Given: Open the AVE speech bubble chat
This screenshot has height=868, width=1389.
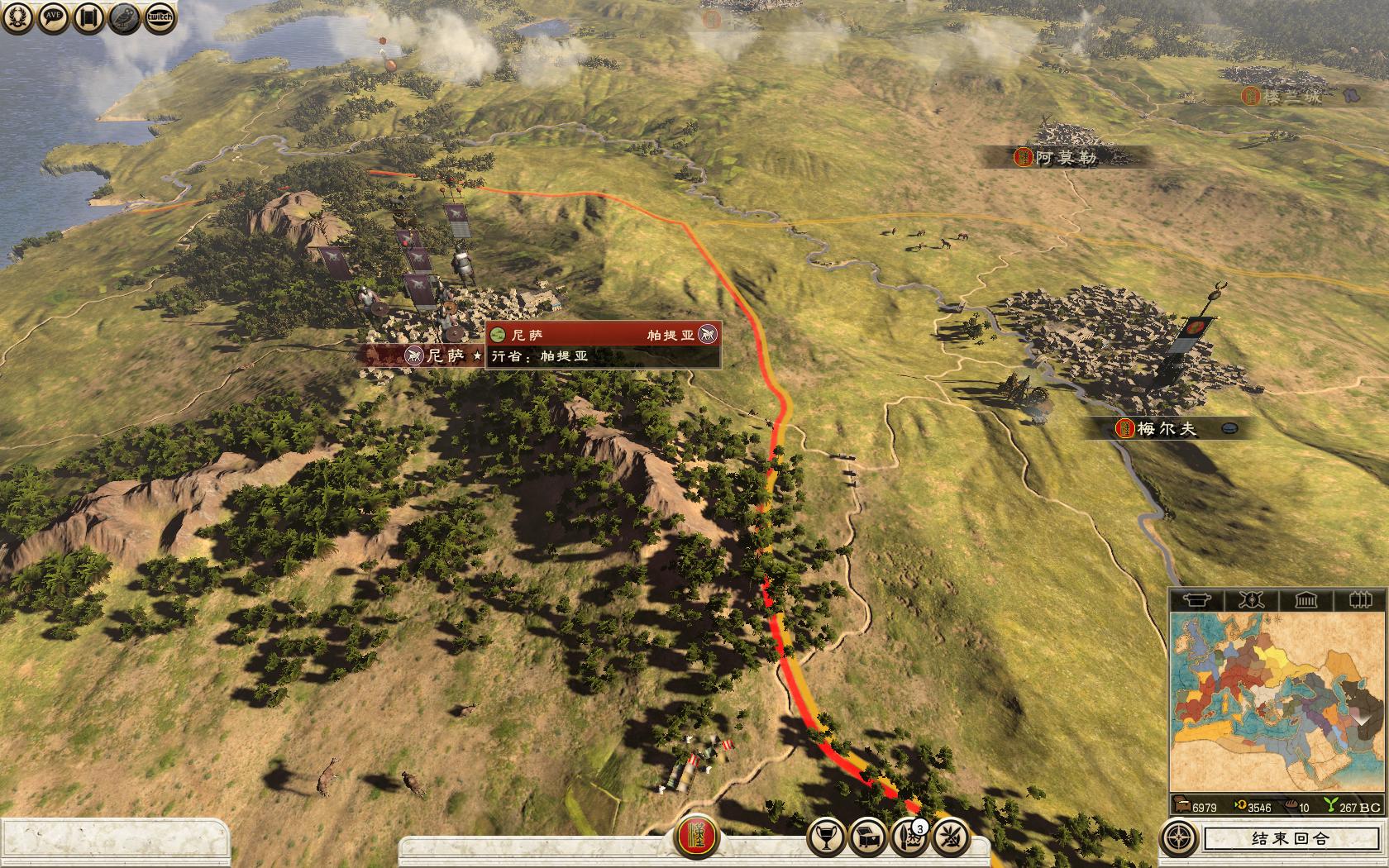Looking at the screenshot, I should (x=54, y=17).
